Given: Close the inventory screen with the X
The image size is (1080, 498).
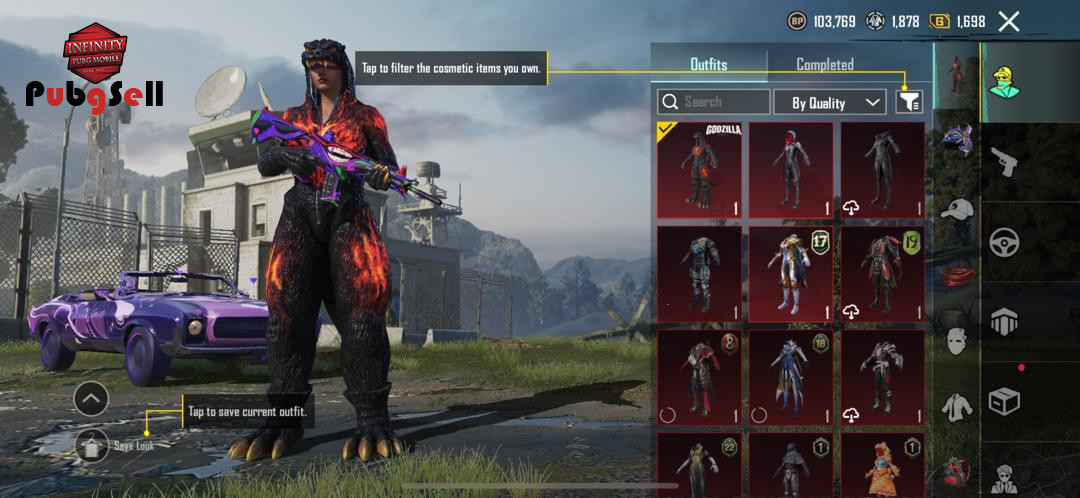Looking at the screenshot, I should click(1009, 21).
